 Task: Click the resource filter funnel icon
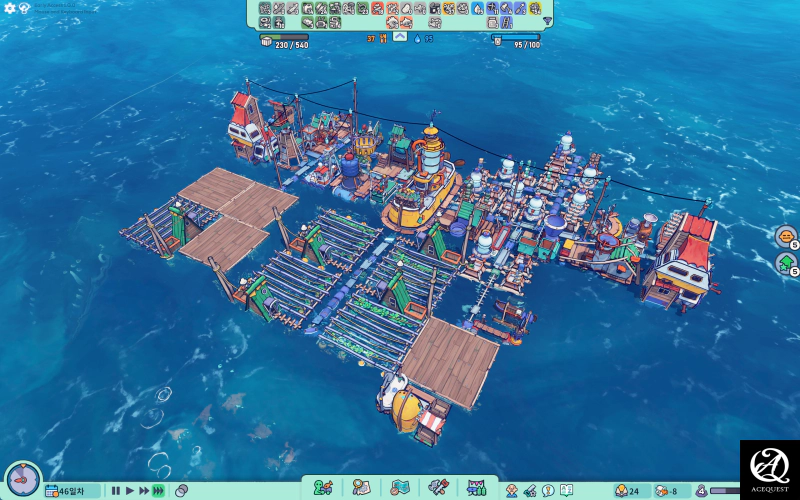547,21
